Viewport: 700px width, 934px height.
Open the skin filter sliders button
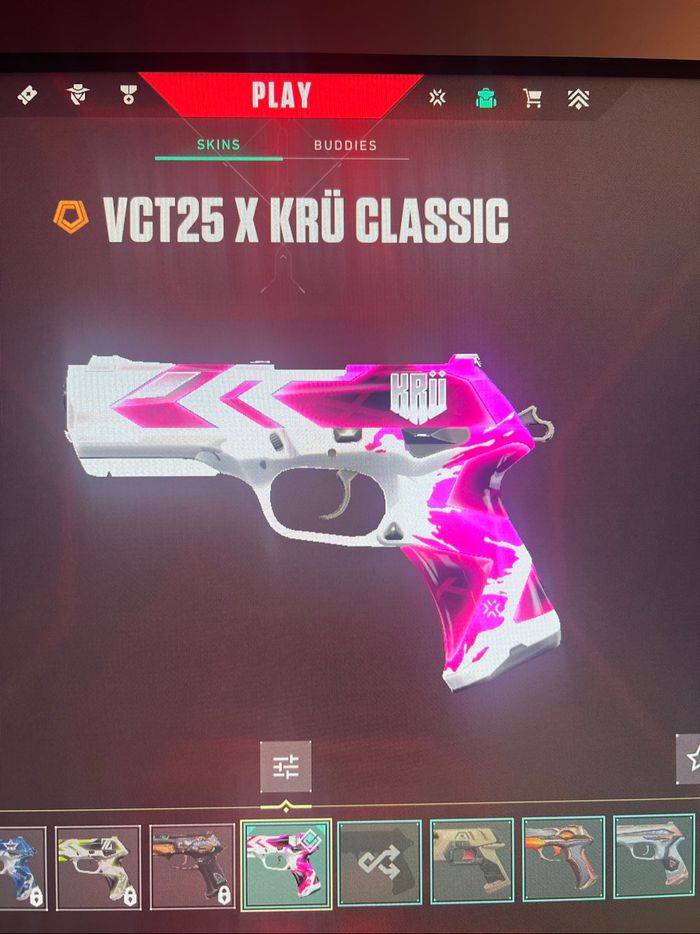[x=286, y=766]
